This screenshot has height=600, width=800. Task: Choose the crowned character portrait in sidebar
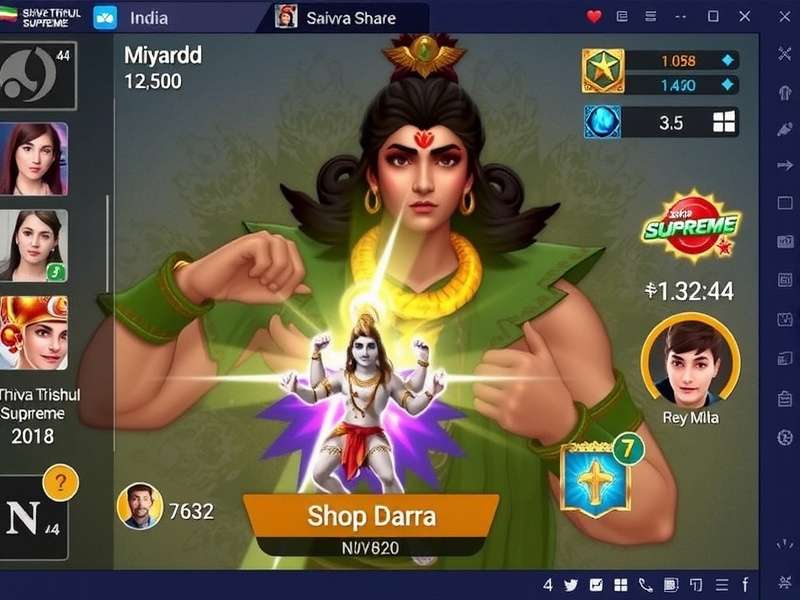coord(34,331)
